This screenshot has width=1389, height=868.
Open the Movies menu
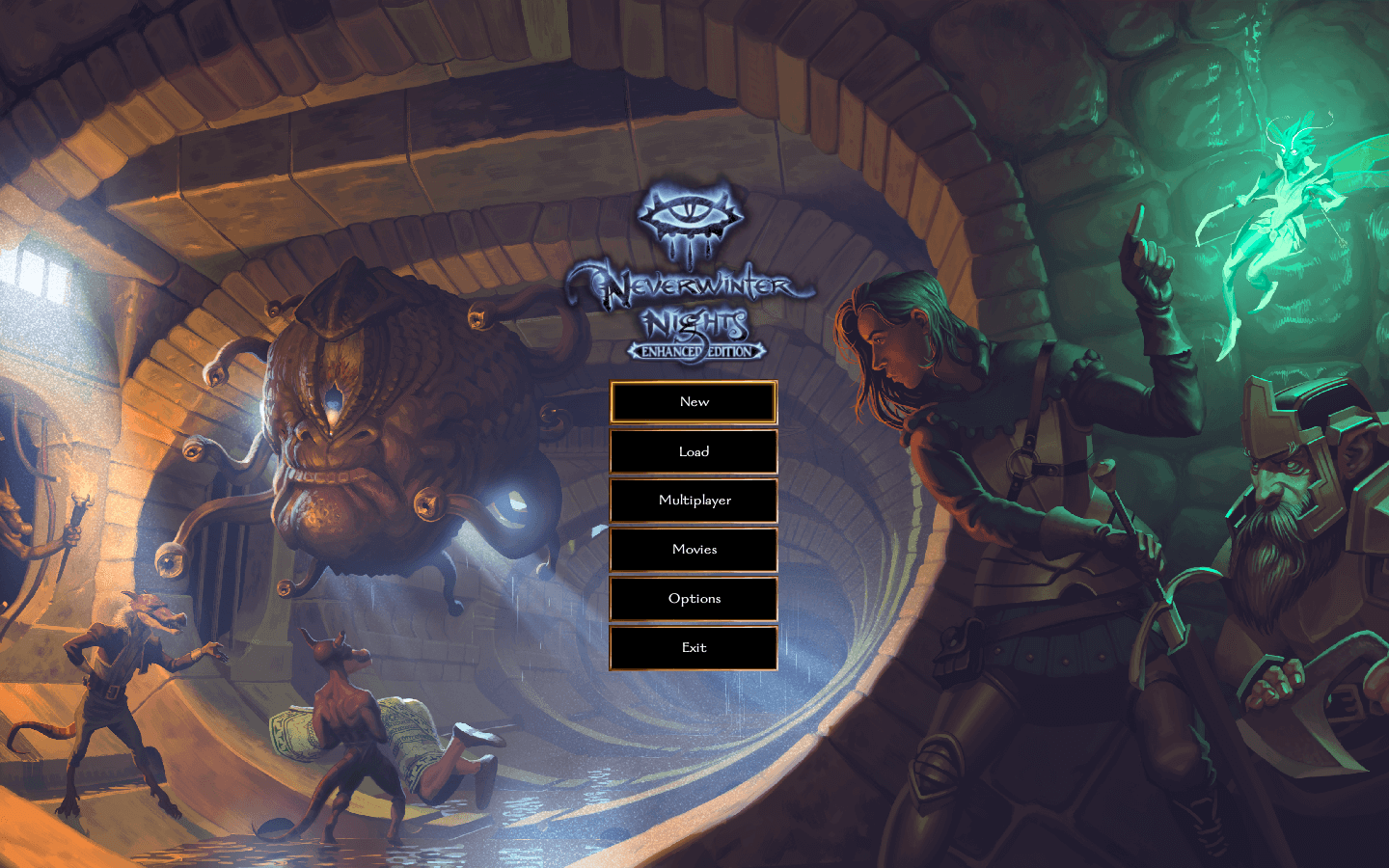click(694, 550)
